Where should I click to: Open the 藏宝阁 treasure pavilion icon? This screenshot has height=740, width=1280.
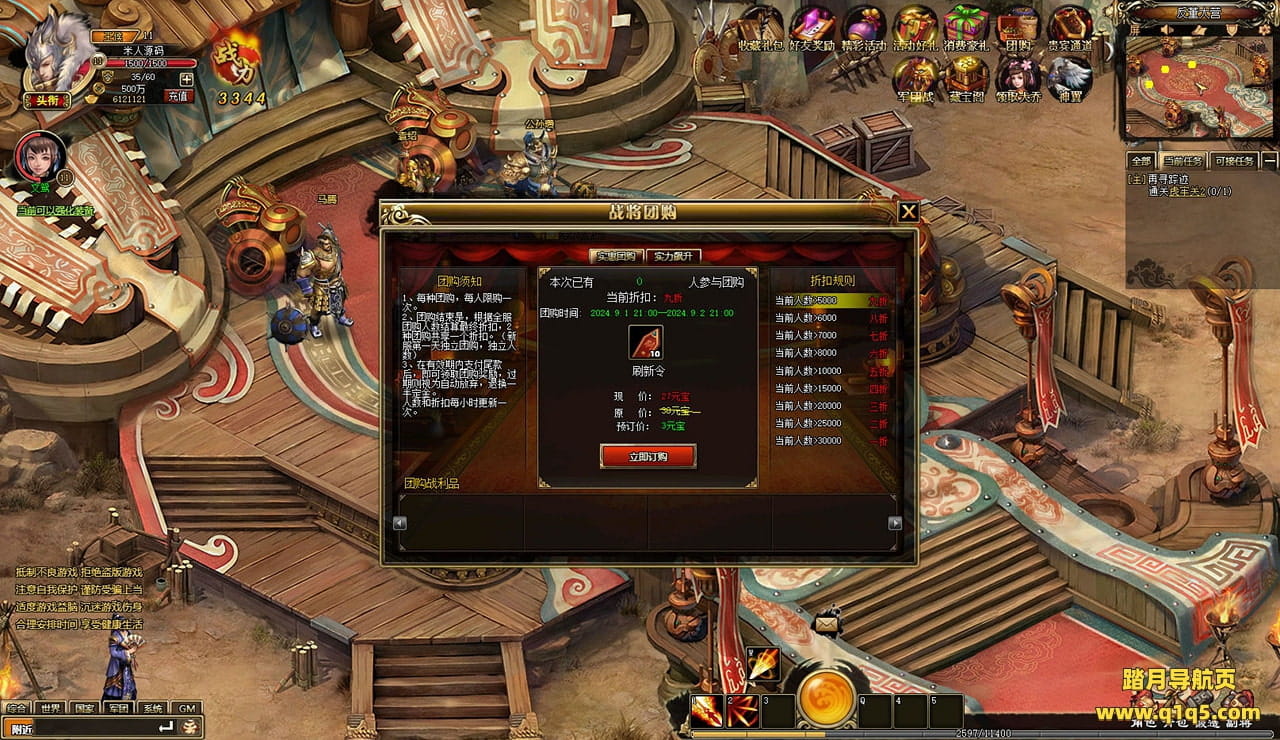[967, 78]
